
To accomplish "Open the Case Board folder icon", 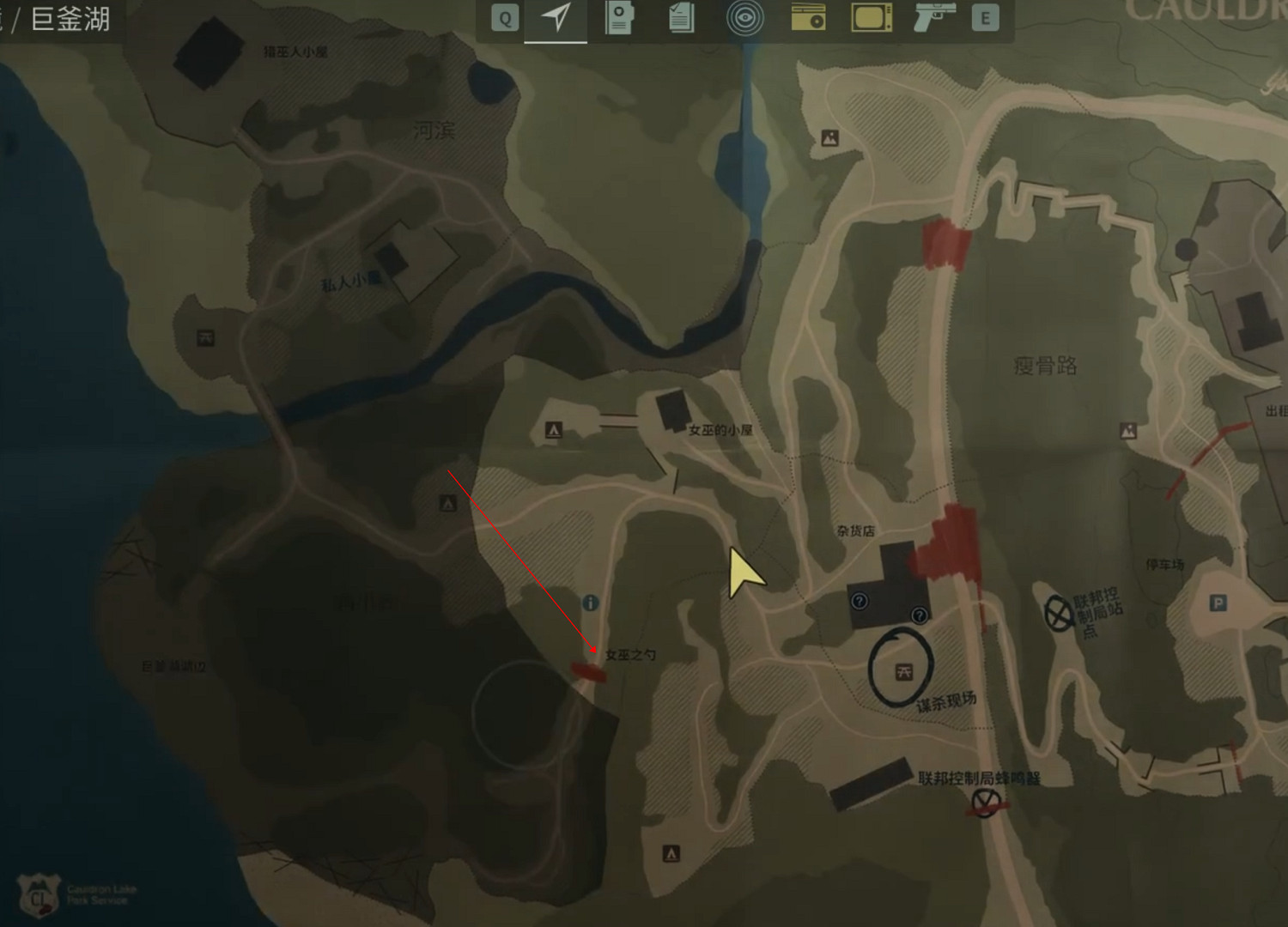I will (618, 19).
